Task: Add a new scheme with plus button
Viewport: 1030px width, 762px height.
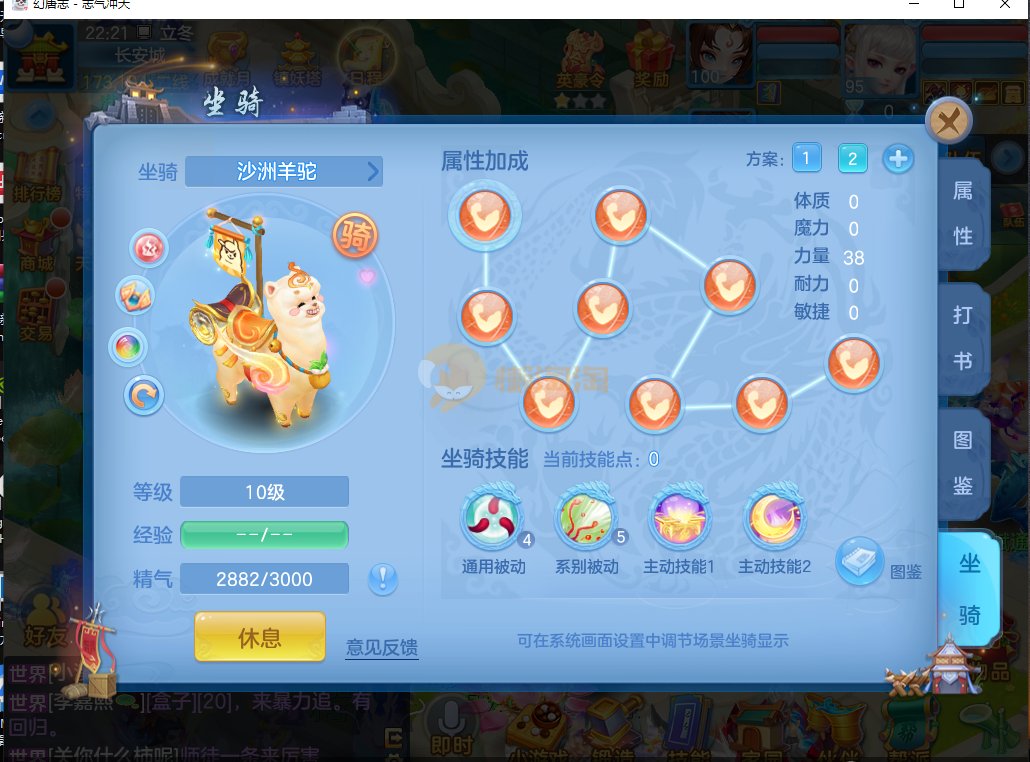Action: 898,158
